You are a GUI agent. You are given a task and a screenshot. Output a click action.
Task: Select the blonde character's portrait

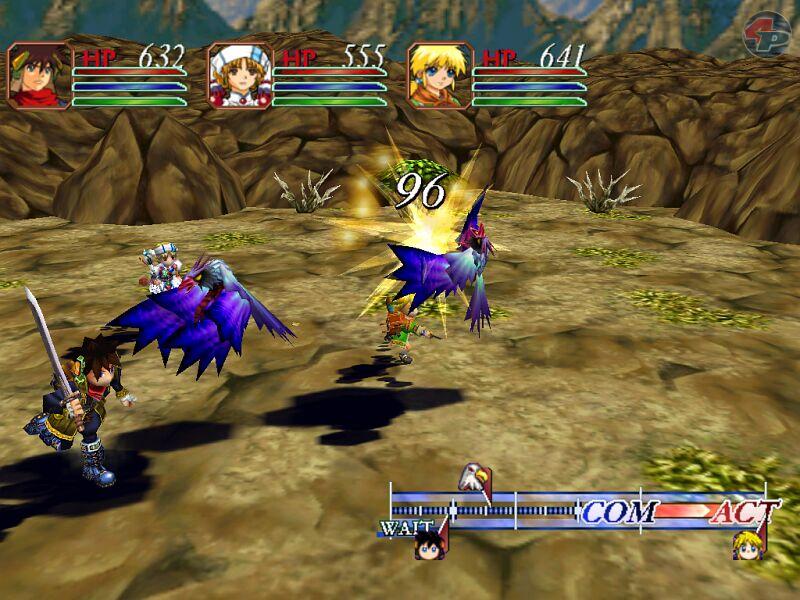440,75
